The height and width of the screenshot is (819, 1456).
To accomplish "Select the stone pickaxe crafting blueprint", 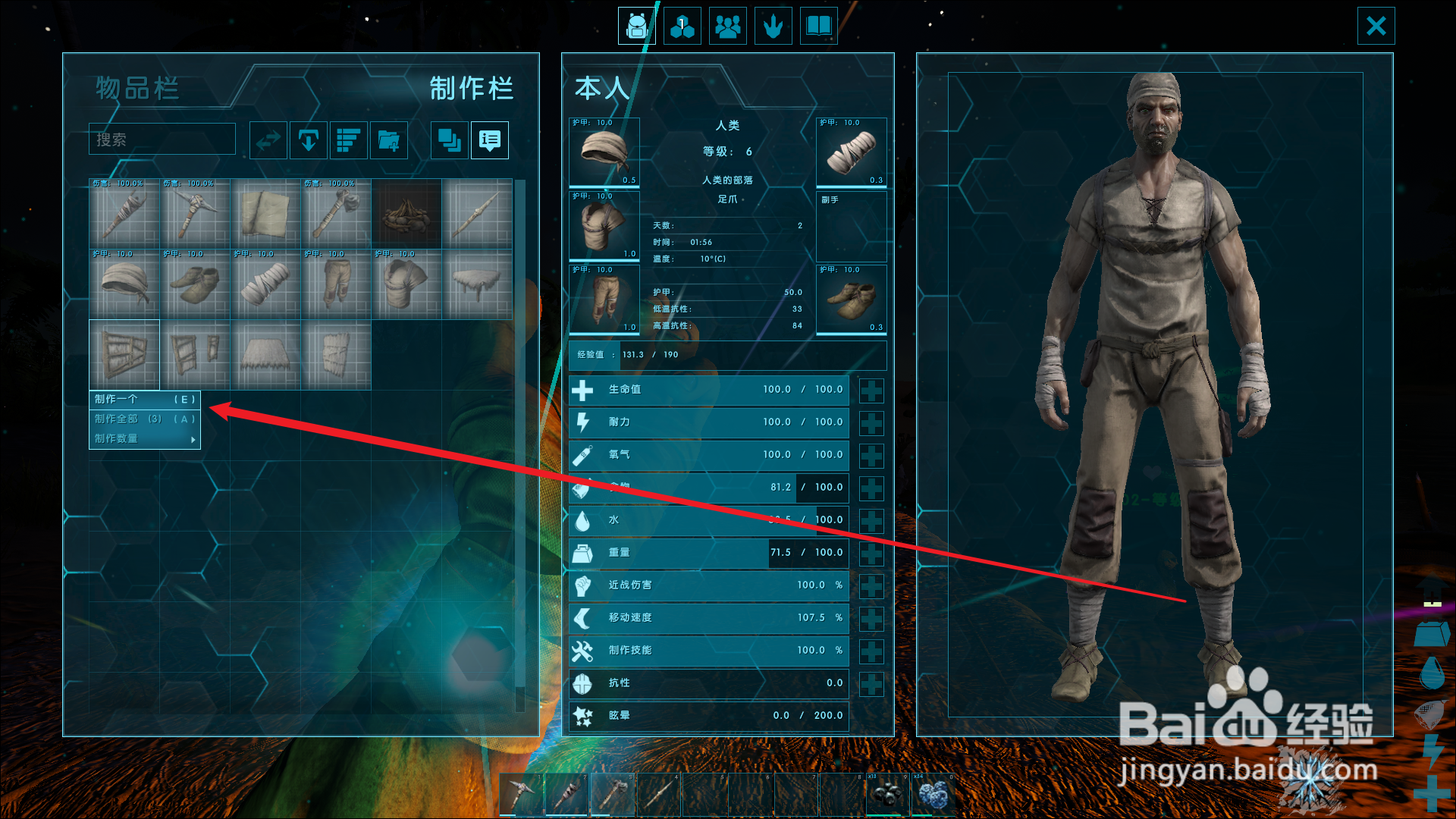I will pyautogui.click(x=195, y=215).
